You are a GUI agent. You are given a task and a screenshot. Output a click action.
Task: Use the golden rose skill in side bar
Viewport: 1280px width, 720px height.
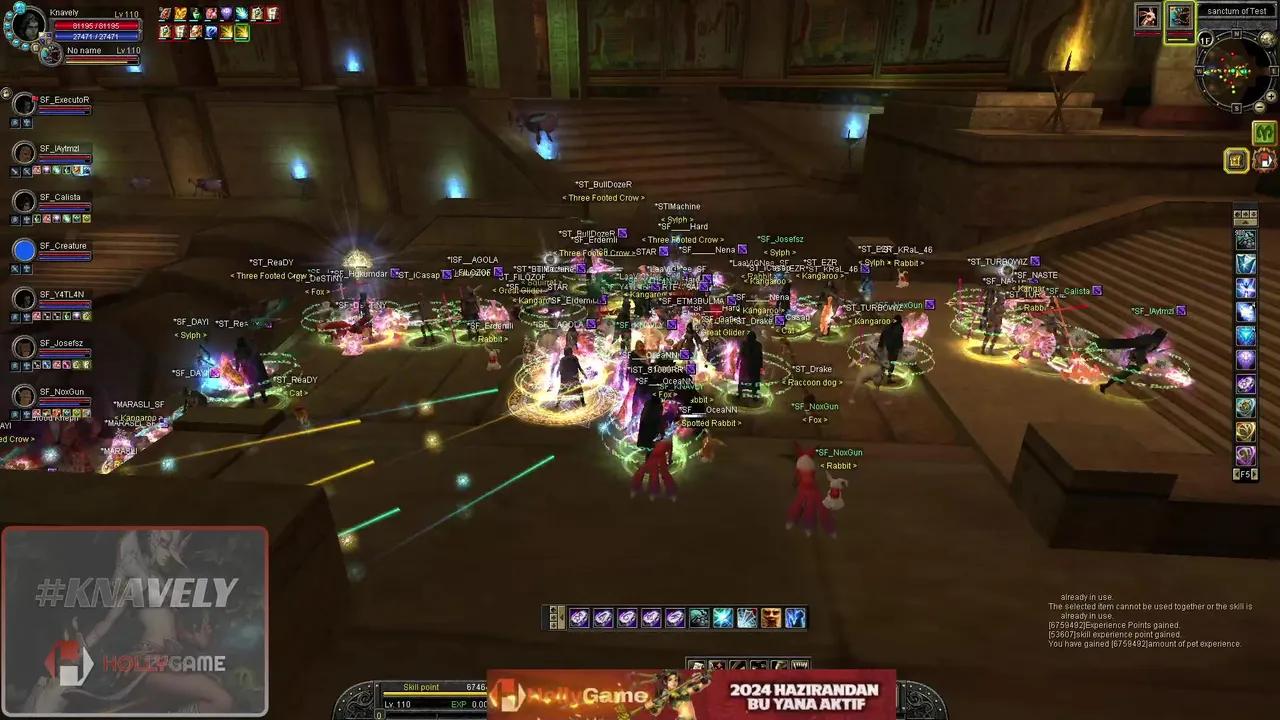1245,431
